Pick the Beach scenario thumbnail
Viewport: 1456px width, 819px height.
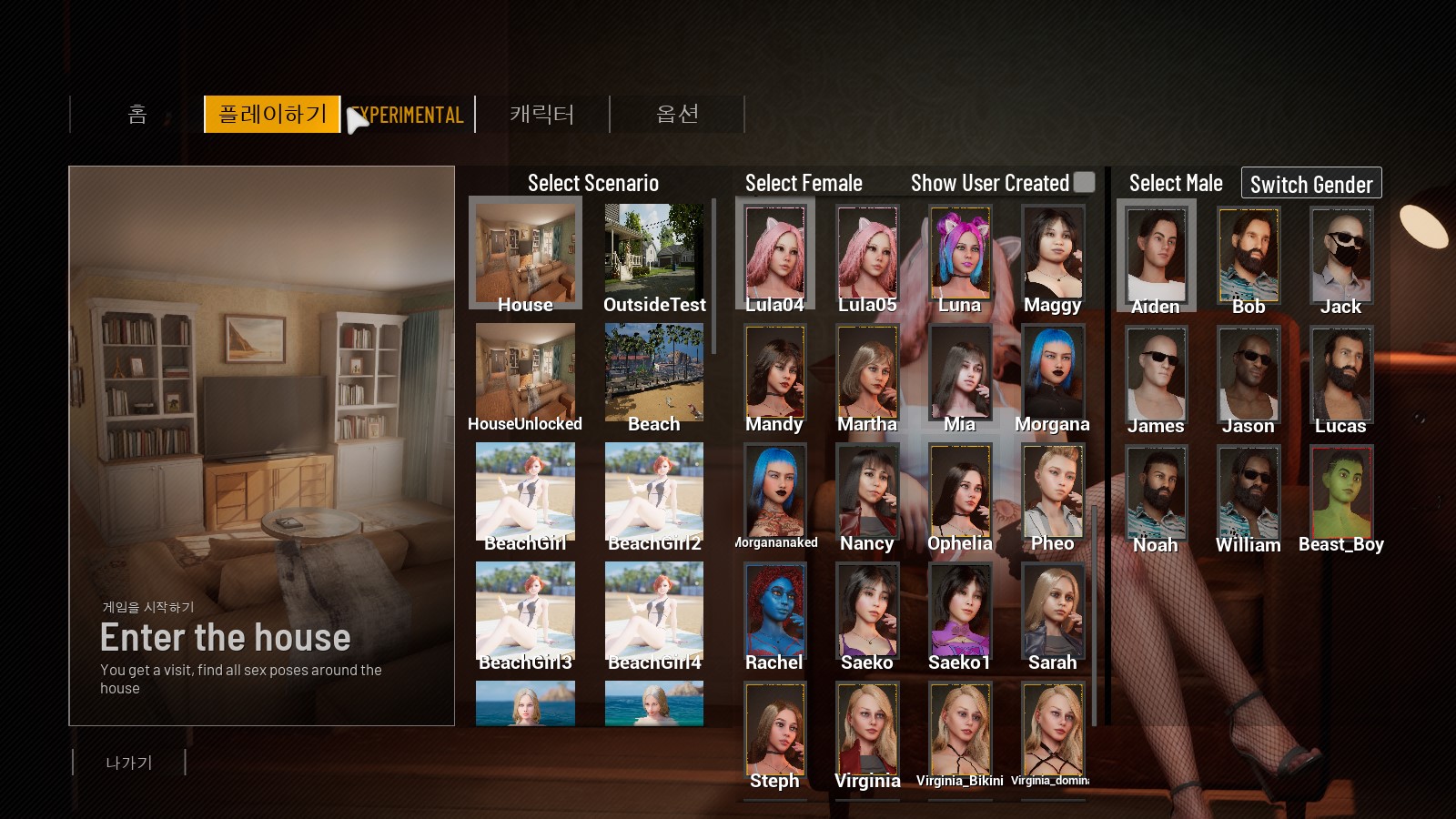coord(654,373)
